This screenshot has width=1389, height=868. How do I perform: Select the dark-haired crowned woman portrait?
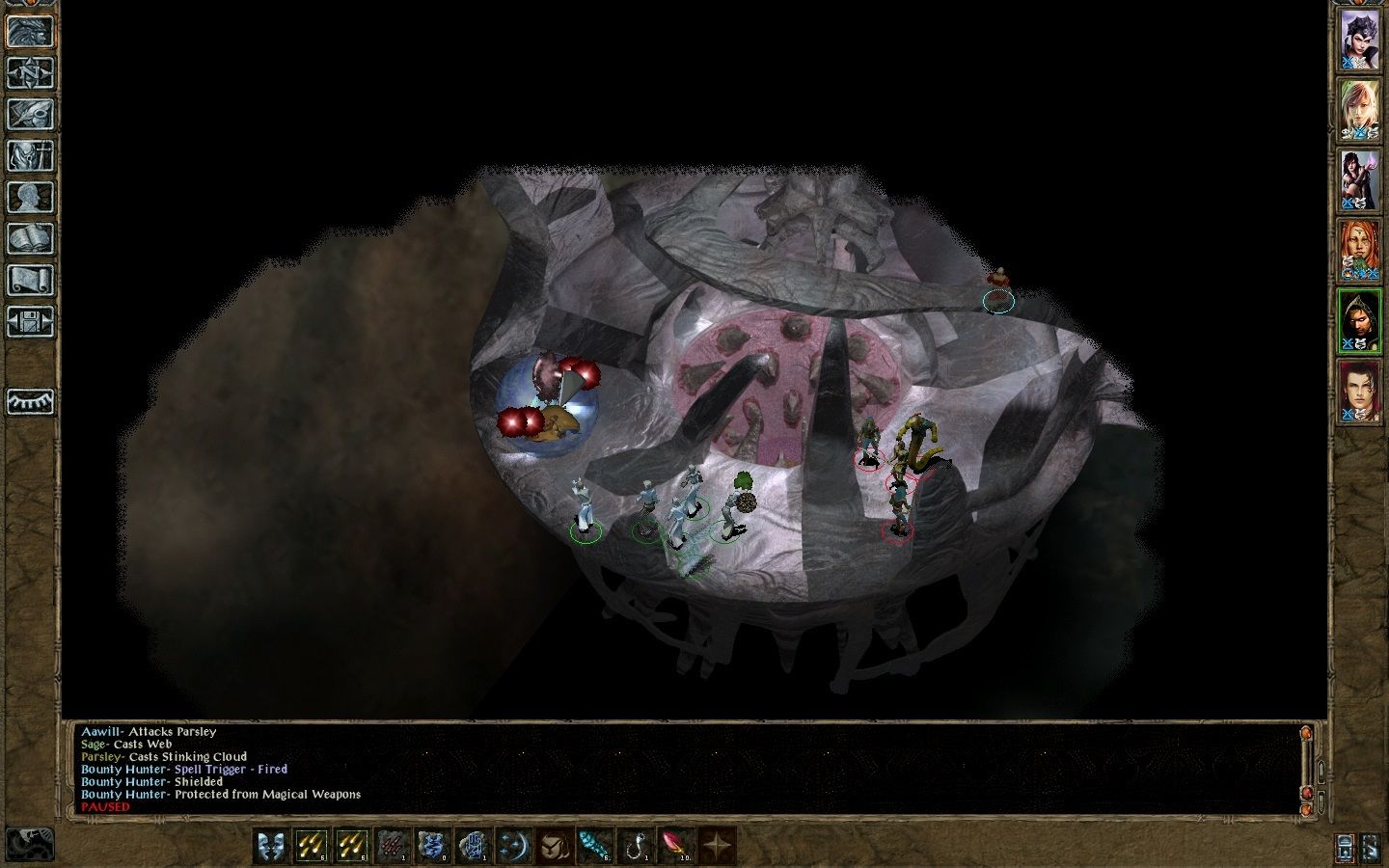(1359, 40)
